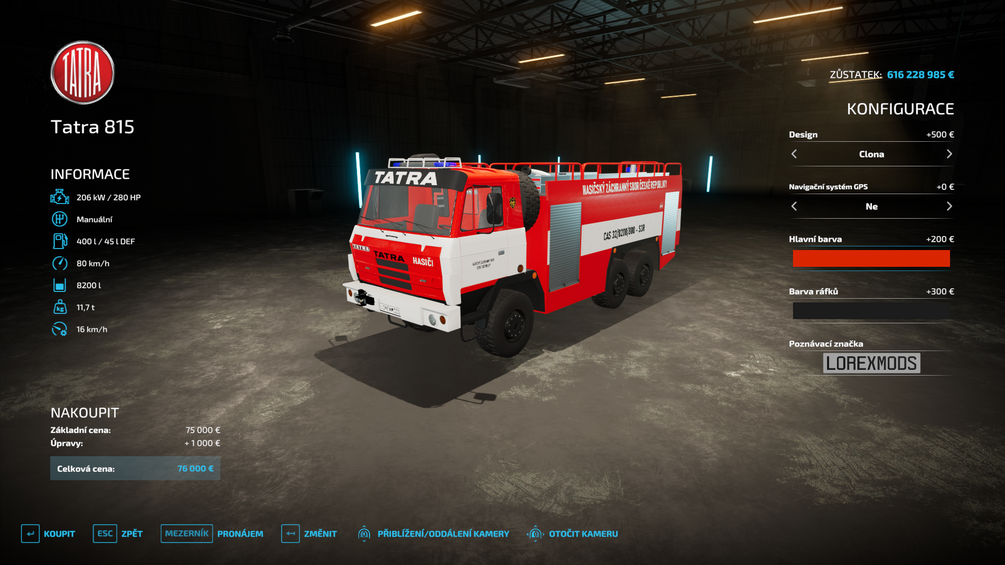Buy the vehicle with Koupit

48,534
